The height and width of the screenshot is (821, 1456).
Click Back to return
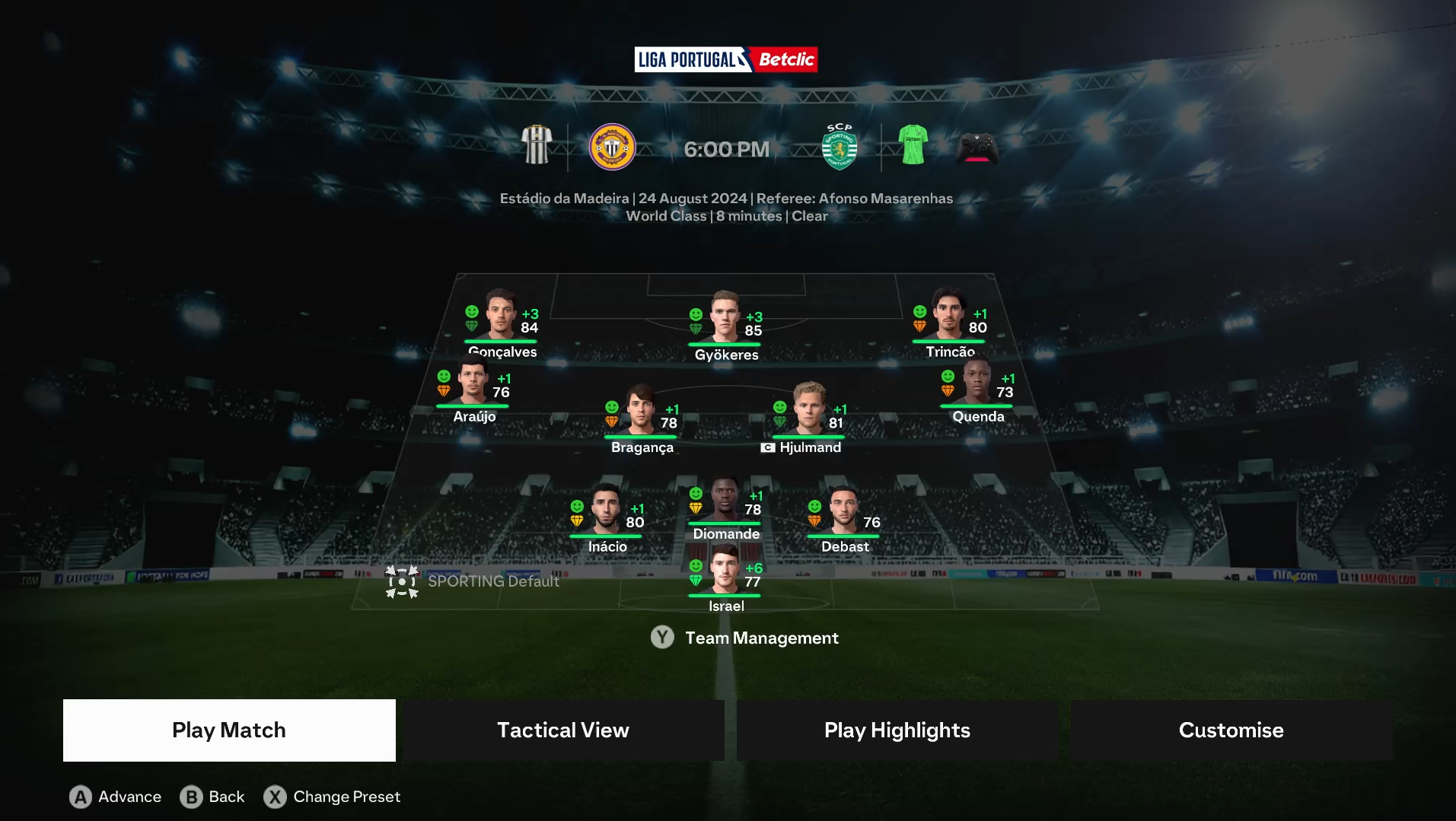[x=212, y=796]
